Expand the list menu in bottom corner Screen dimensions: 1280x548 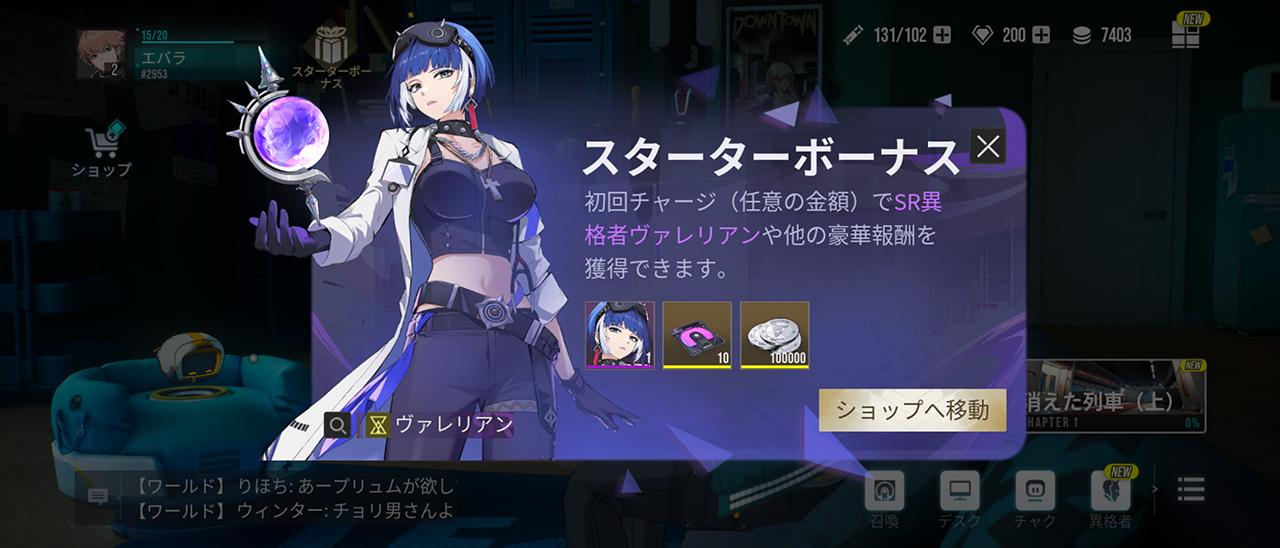click(x=1191, y=489)
